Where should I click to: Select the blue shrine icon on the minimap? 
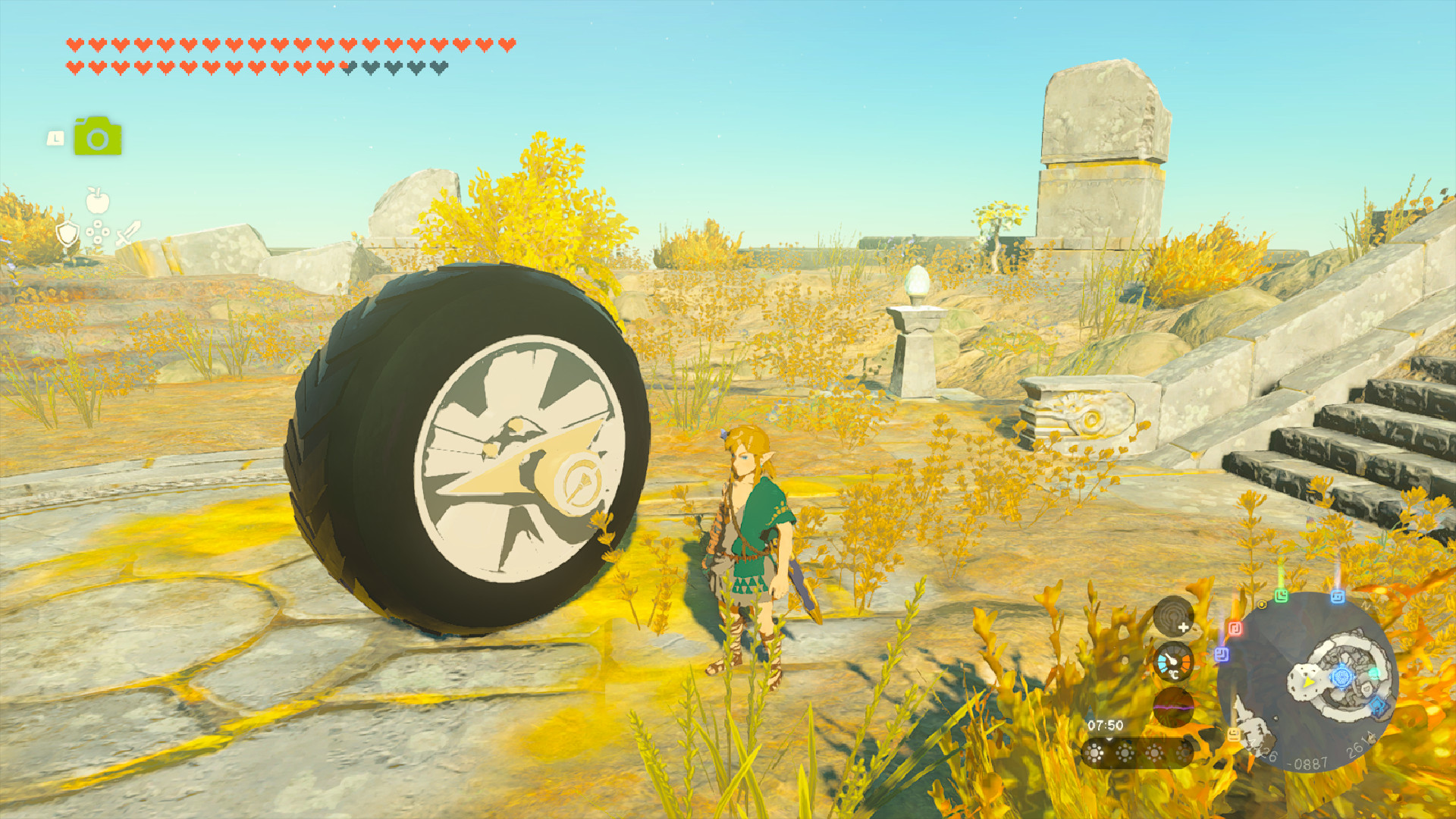[x=1341, y=678]
